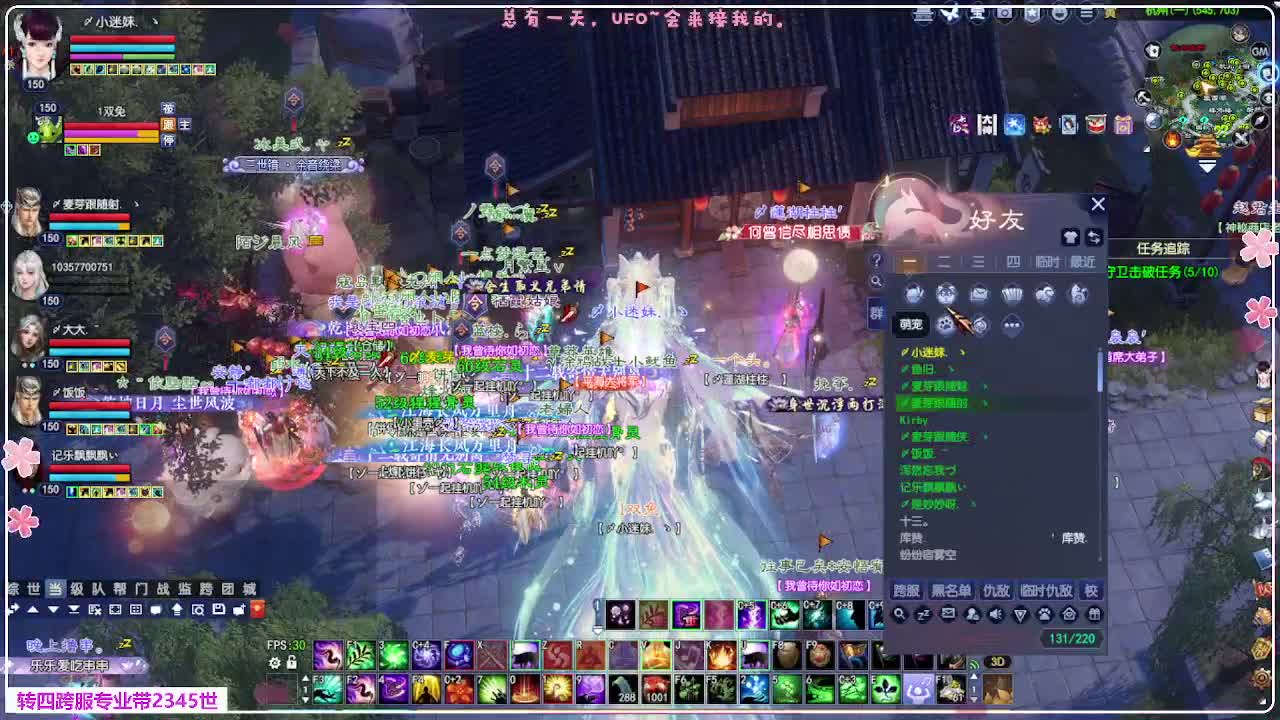Open the 黑名单 blacklist button
Image resolution: width=1280 pixels, height=720 pixels.
(952, 590)
